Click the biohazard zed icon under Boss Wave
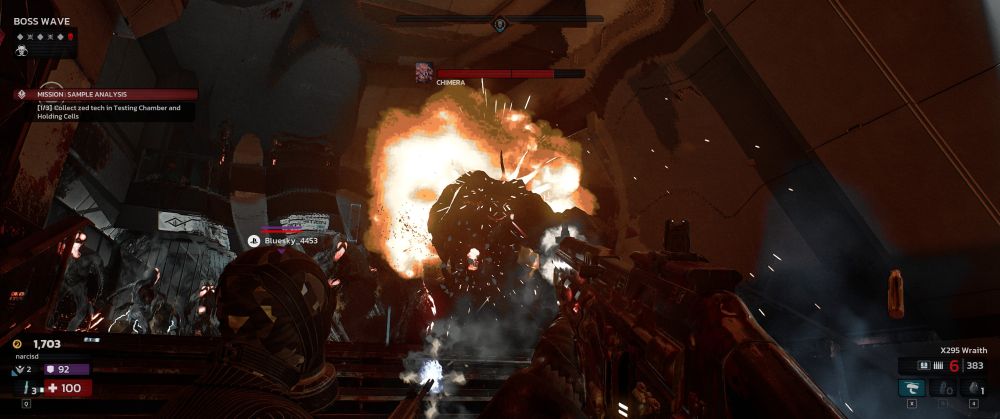 (x=21, y=49)
